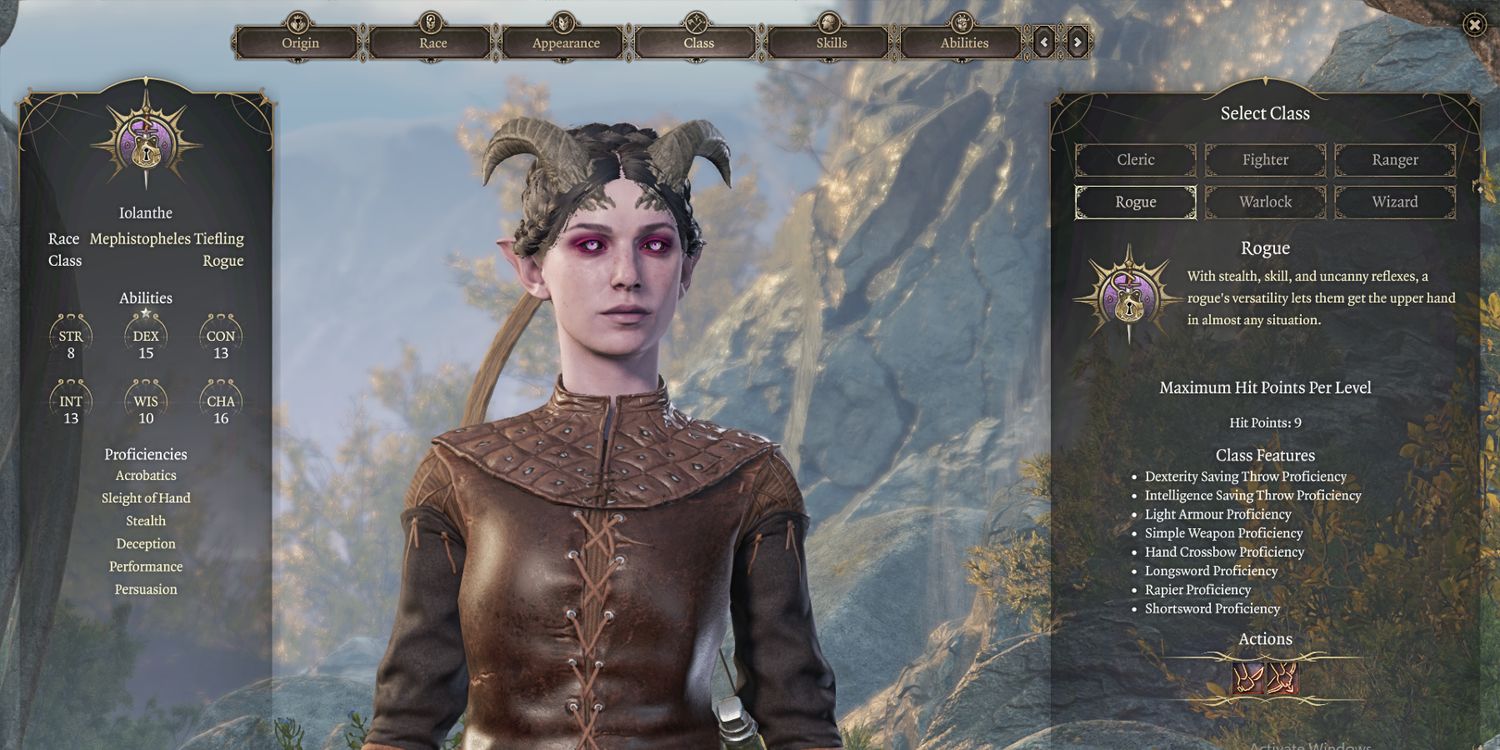Open the Race tab
1500x750 pixels.
[432, 43]
